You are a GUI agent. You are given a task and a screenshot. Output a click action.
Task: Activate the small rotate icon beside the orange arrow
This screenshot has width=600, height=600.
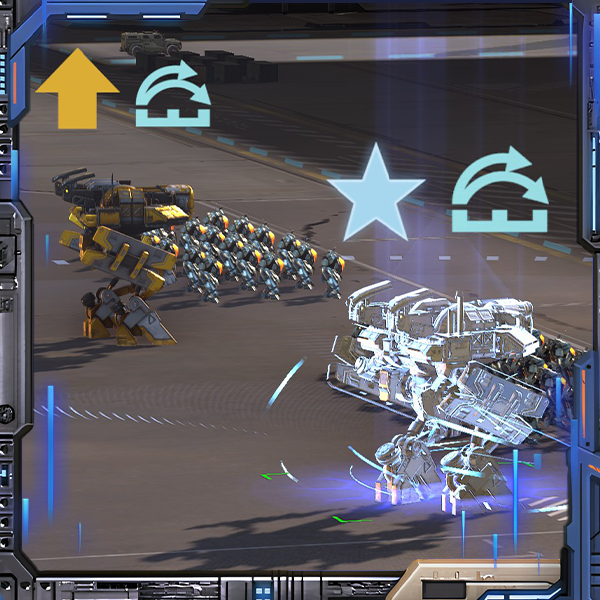click(x=173, y=98)
